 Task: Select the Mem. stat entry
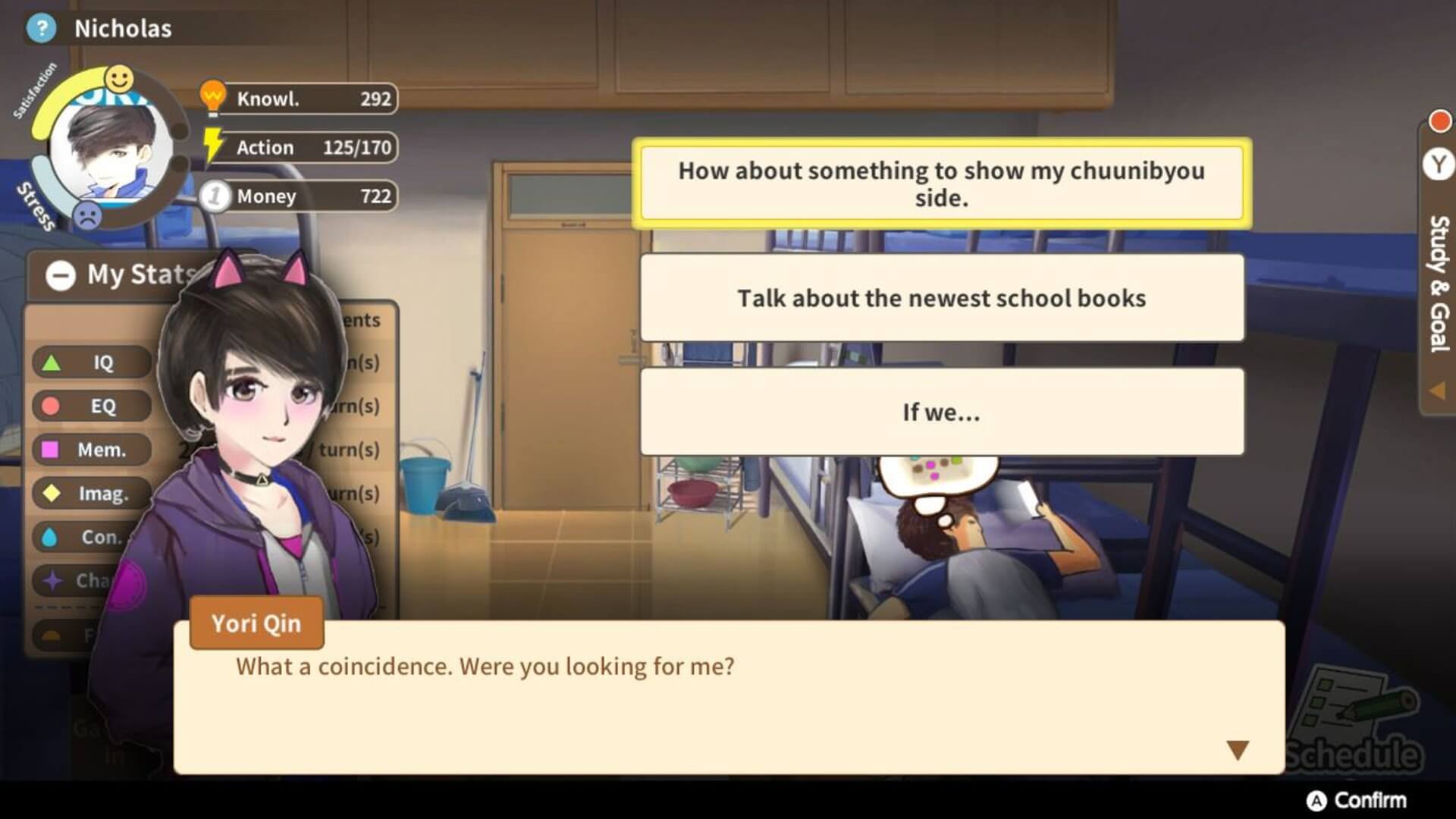click(91, 450)
